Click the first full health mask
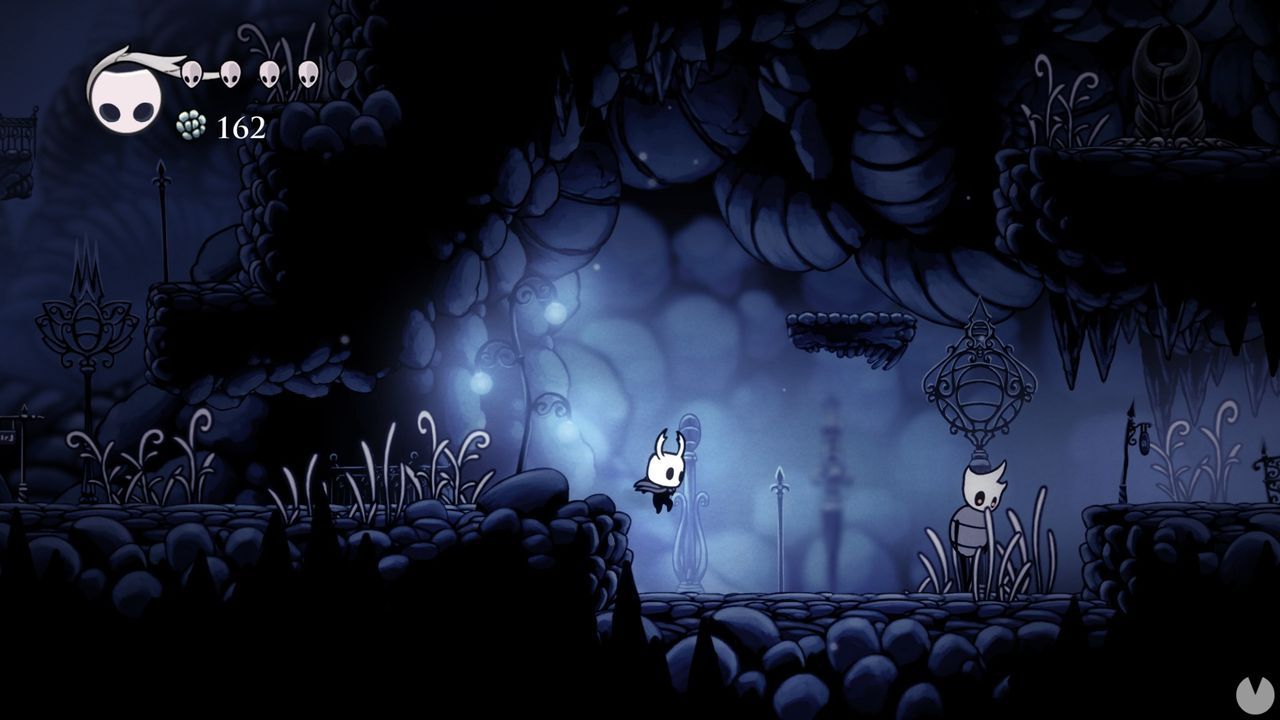 coord(190,72)
